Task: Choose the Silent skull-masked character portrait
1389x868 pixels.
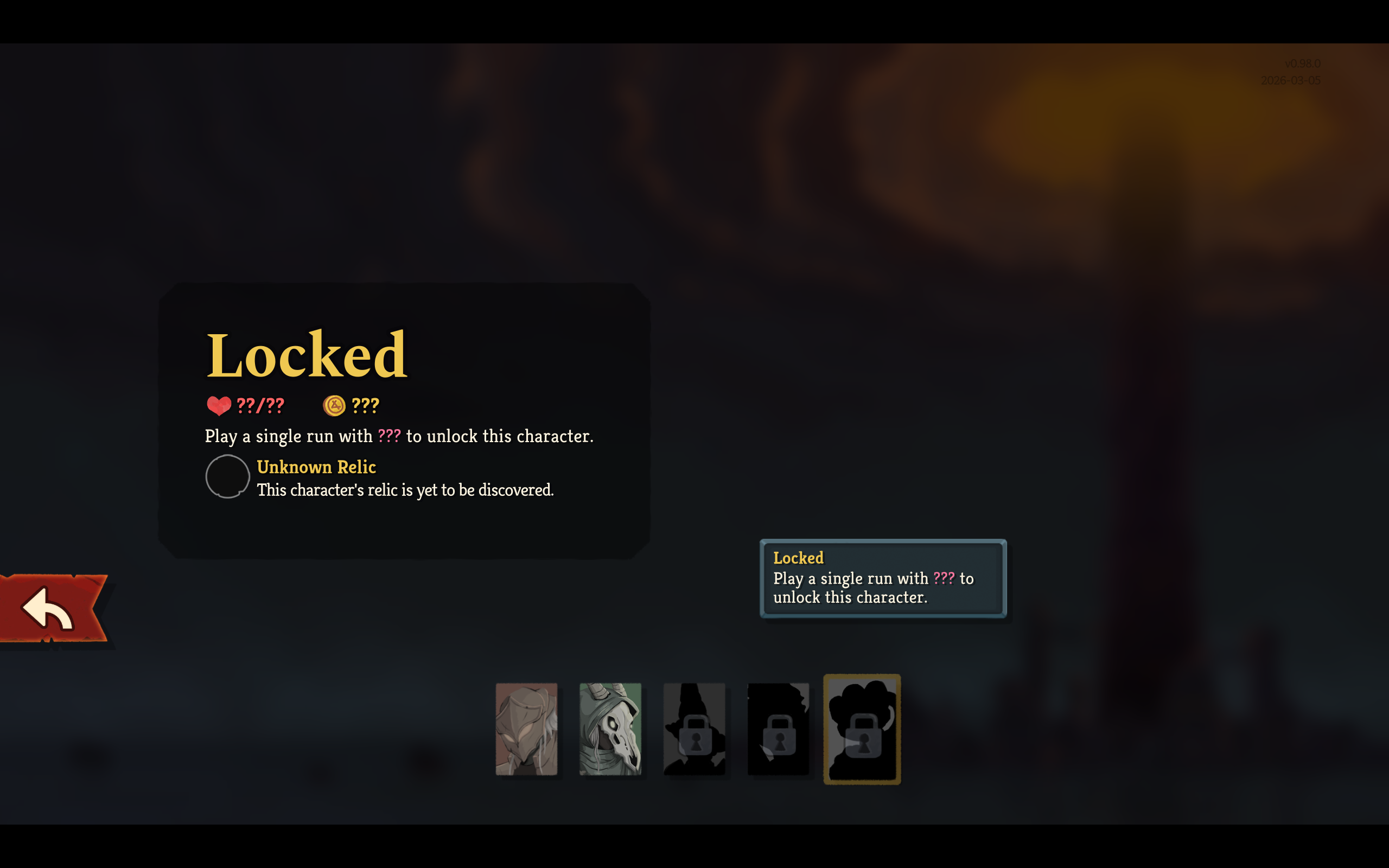Action: pyautogui.click(x=610, y=729)
